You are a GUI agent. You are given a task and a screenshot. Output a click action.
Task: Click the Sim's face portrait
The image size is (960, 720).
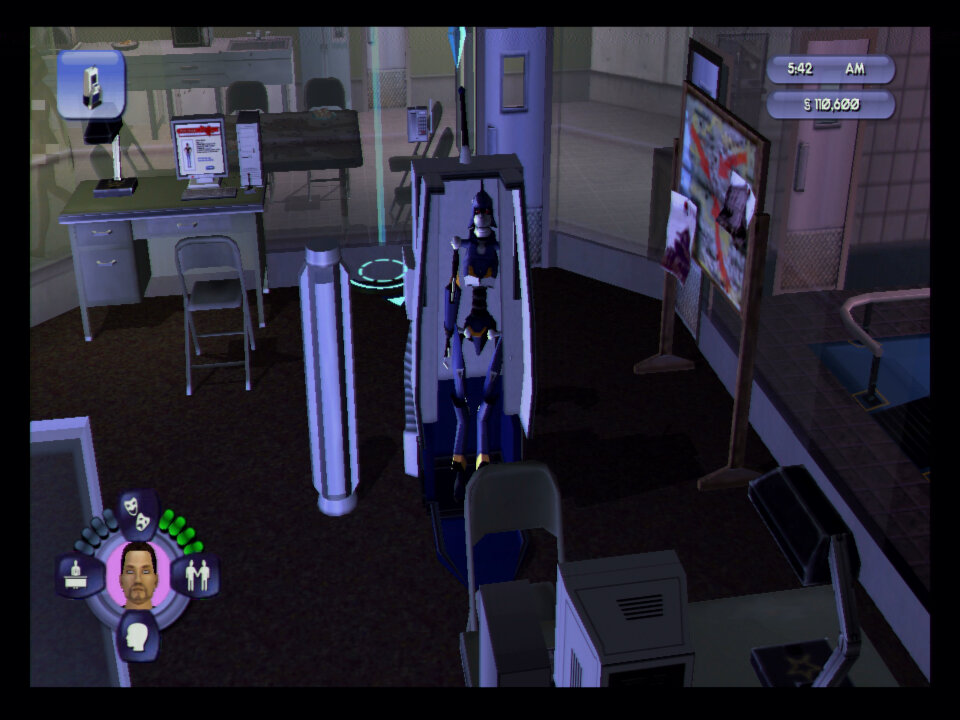137,574
